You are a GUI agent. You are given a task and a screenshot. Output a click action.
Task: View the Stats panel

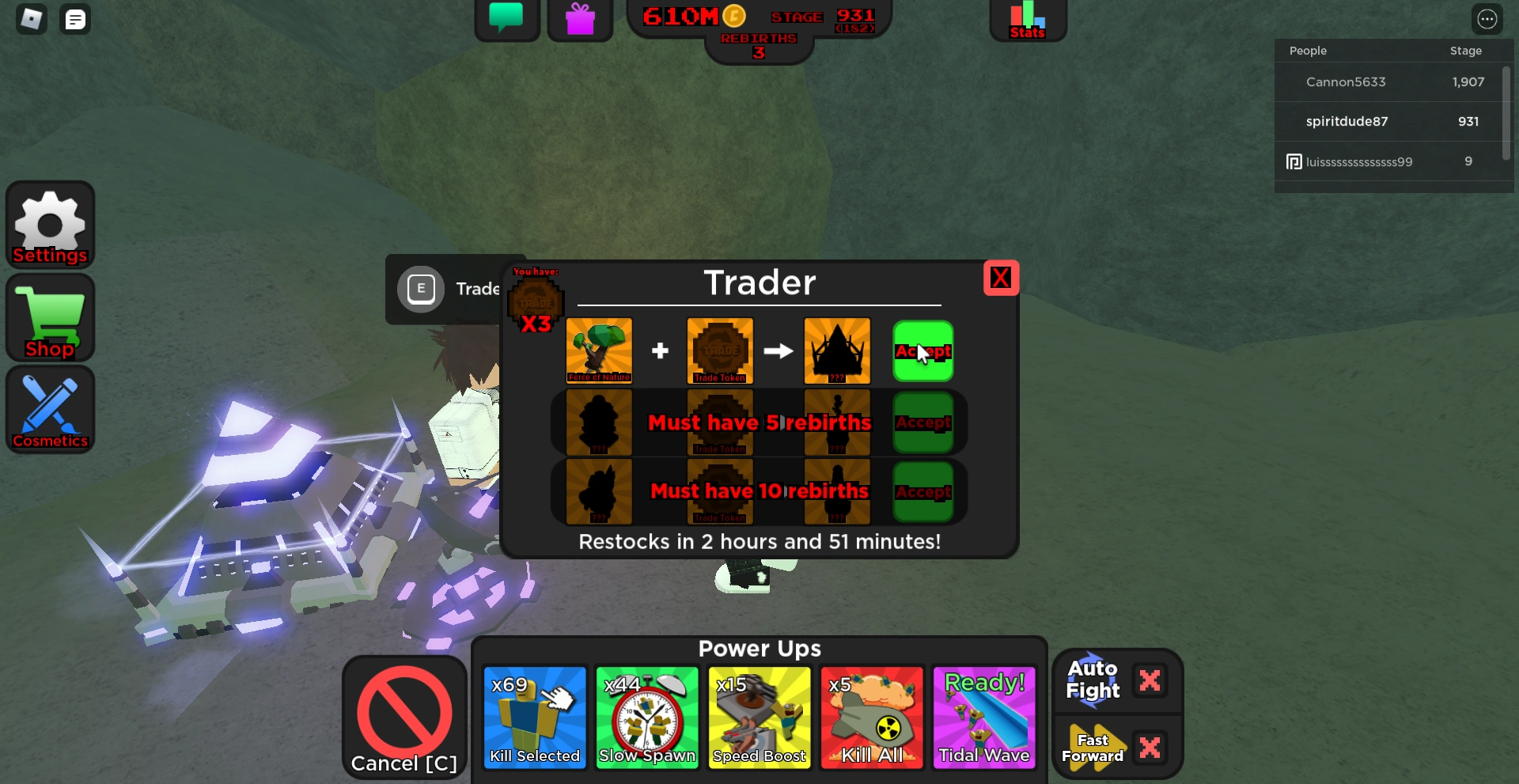1026,19
